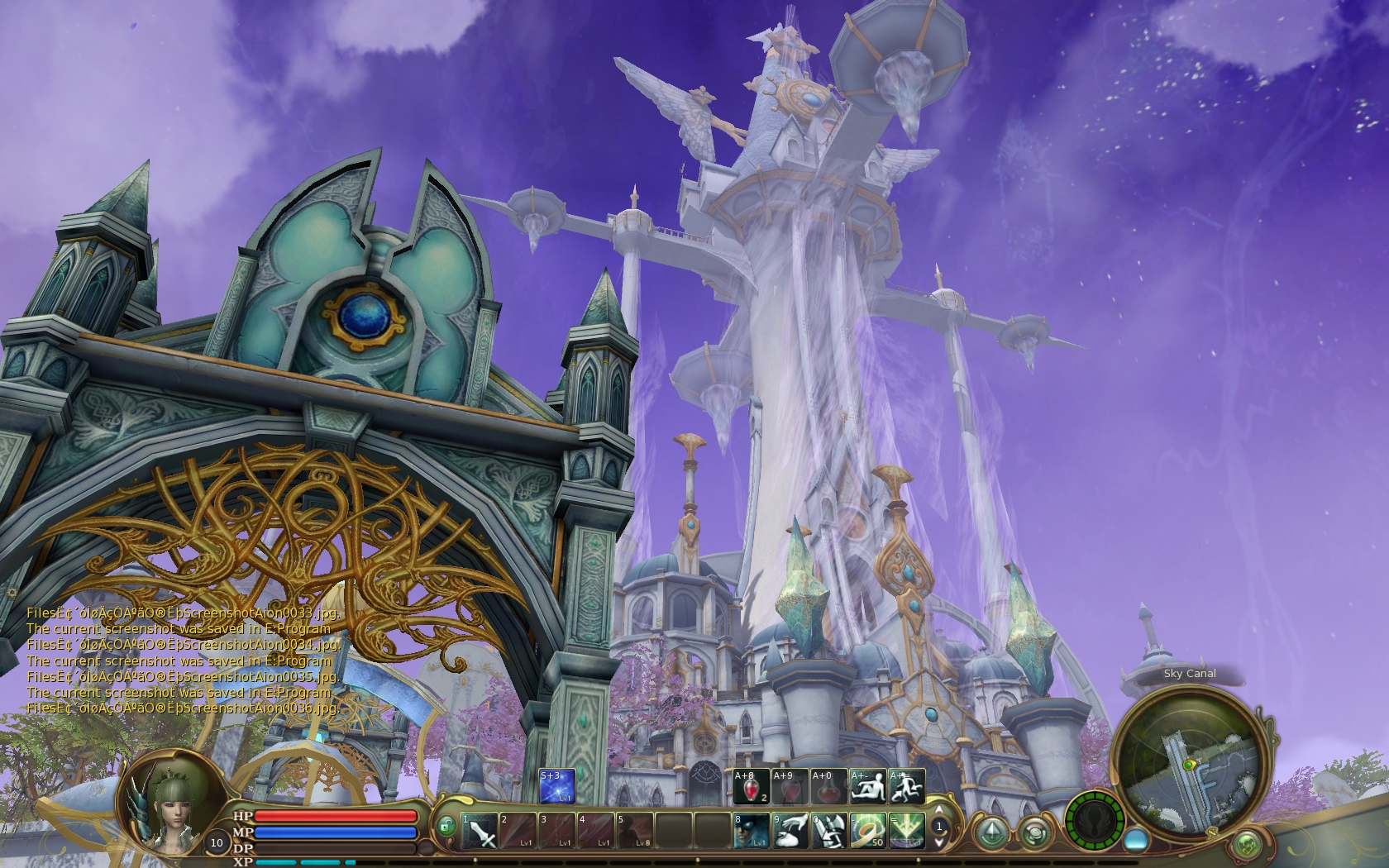Use the axe skill in slot 0
The height and width of the screenshot is (868, 1389).
click(x=828, y=831)
